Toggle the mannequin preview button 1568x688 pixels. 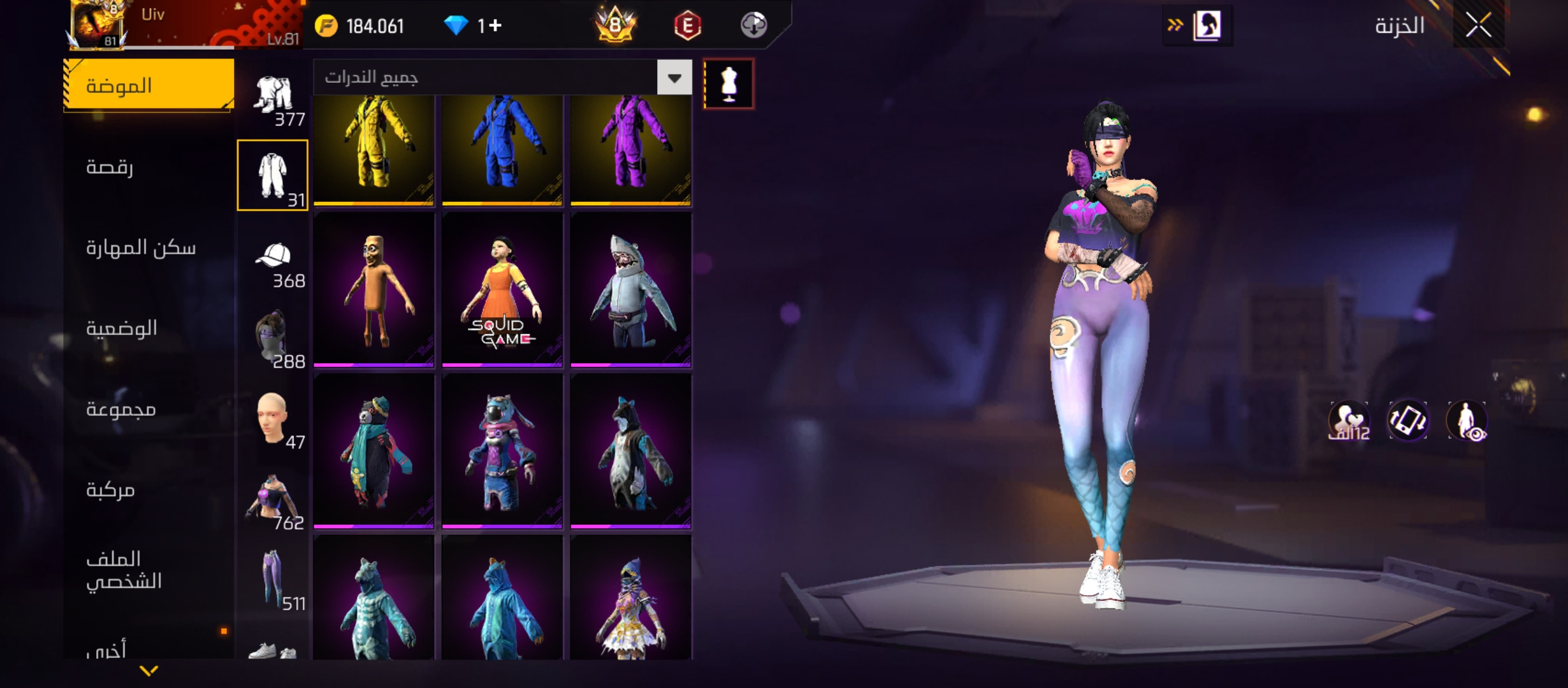729,84
